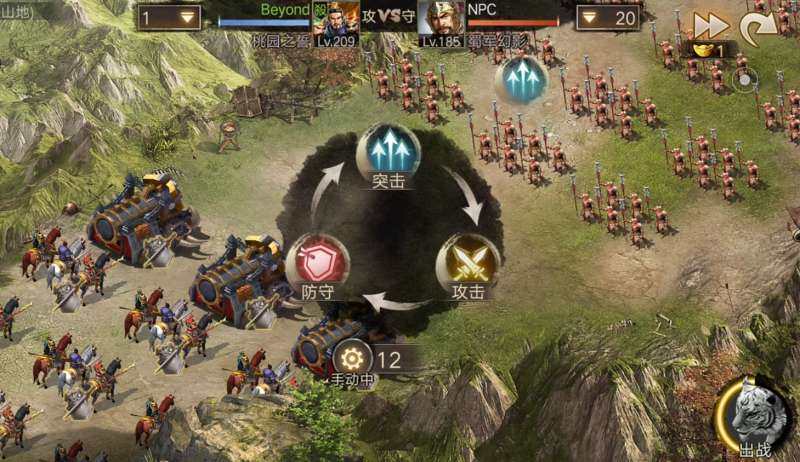
Task: Tap the enemy's blue charge arrows icon
Action: pyautogui.click(x=521, y=79)
